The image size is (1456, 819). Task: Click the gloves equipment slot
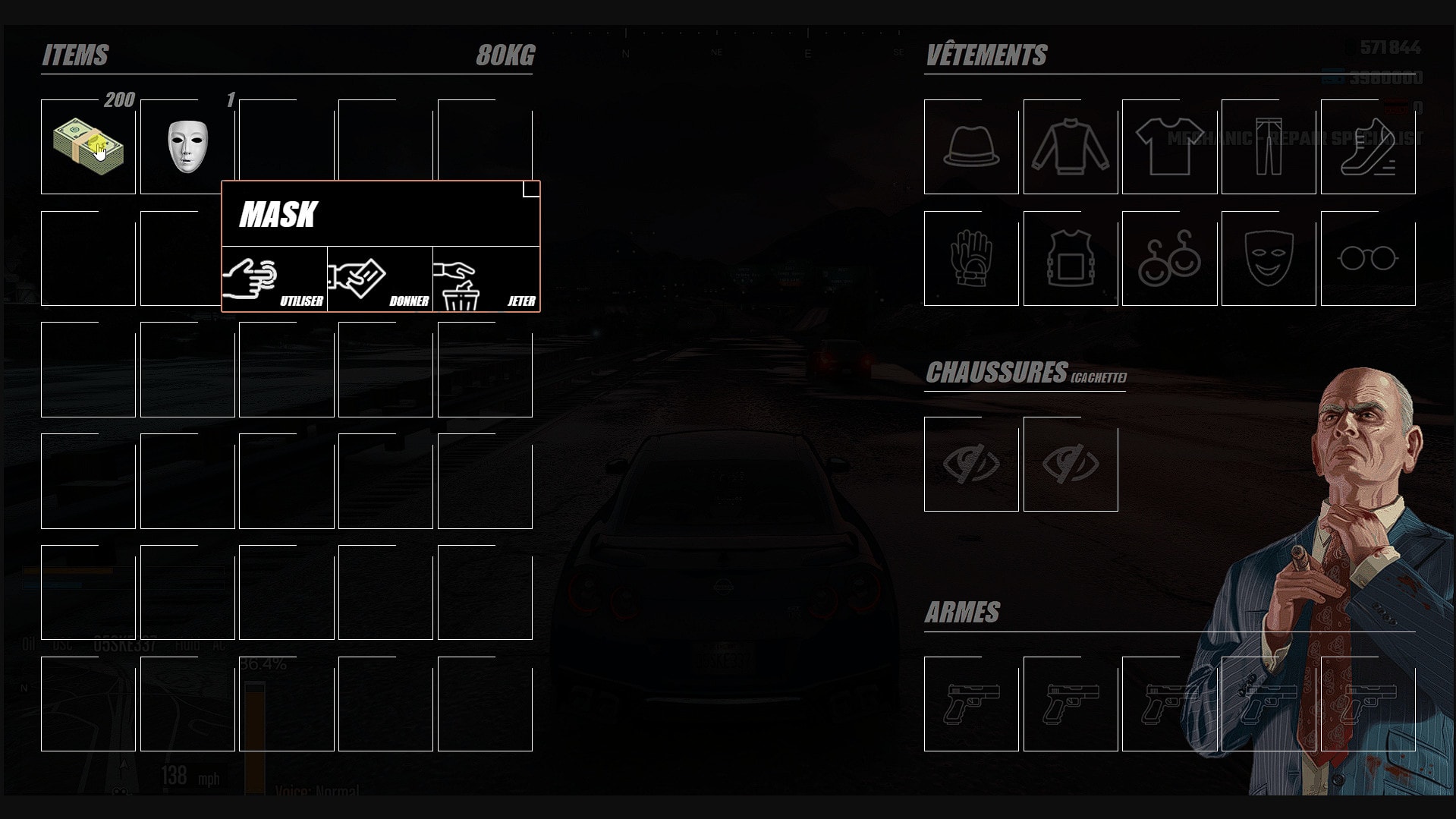click(x=970, y=260)
